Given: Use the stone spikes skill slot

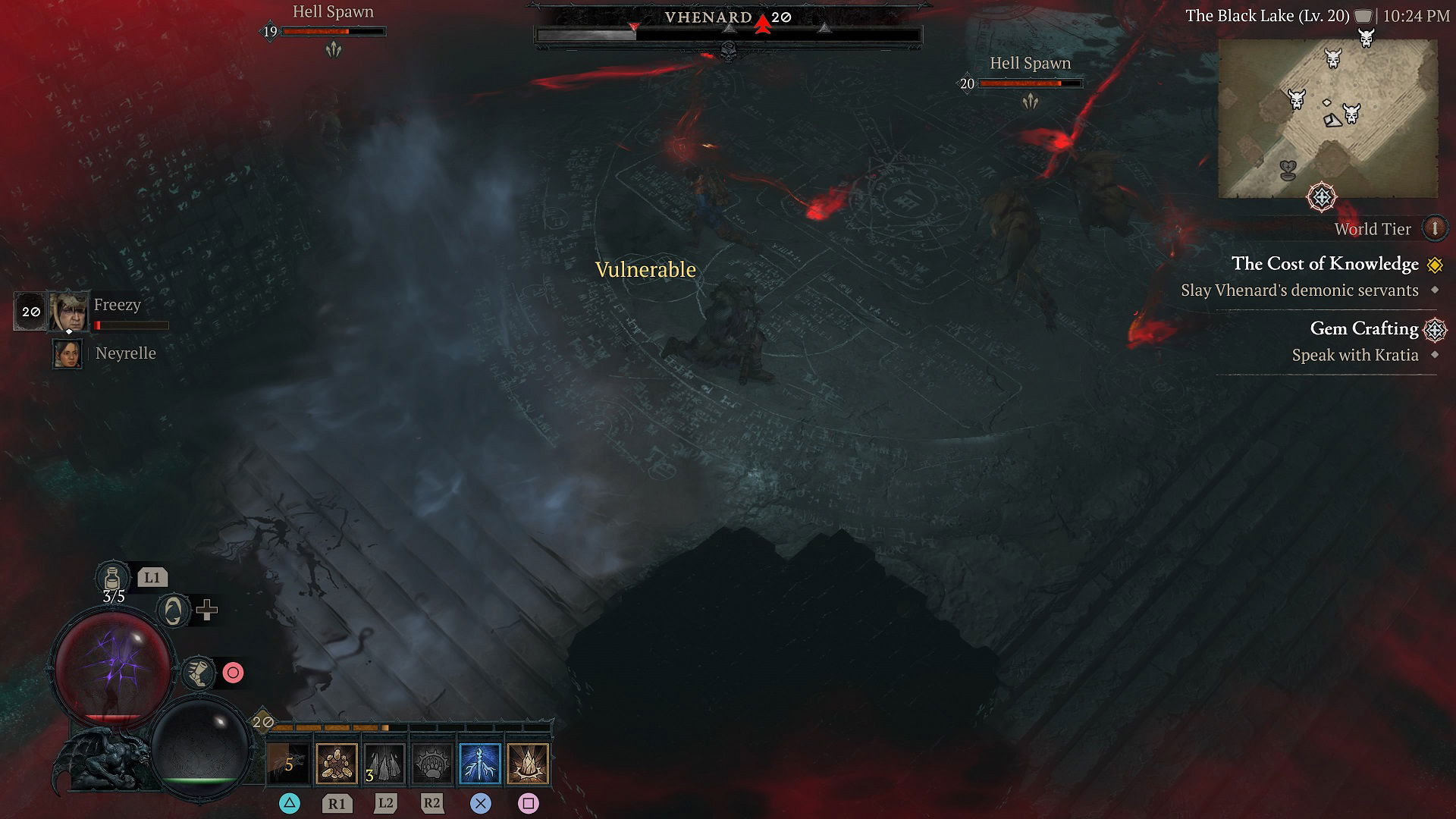Looking at the screenshot, I should [x=384, y=763].
